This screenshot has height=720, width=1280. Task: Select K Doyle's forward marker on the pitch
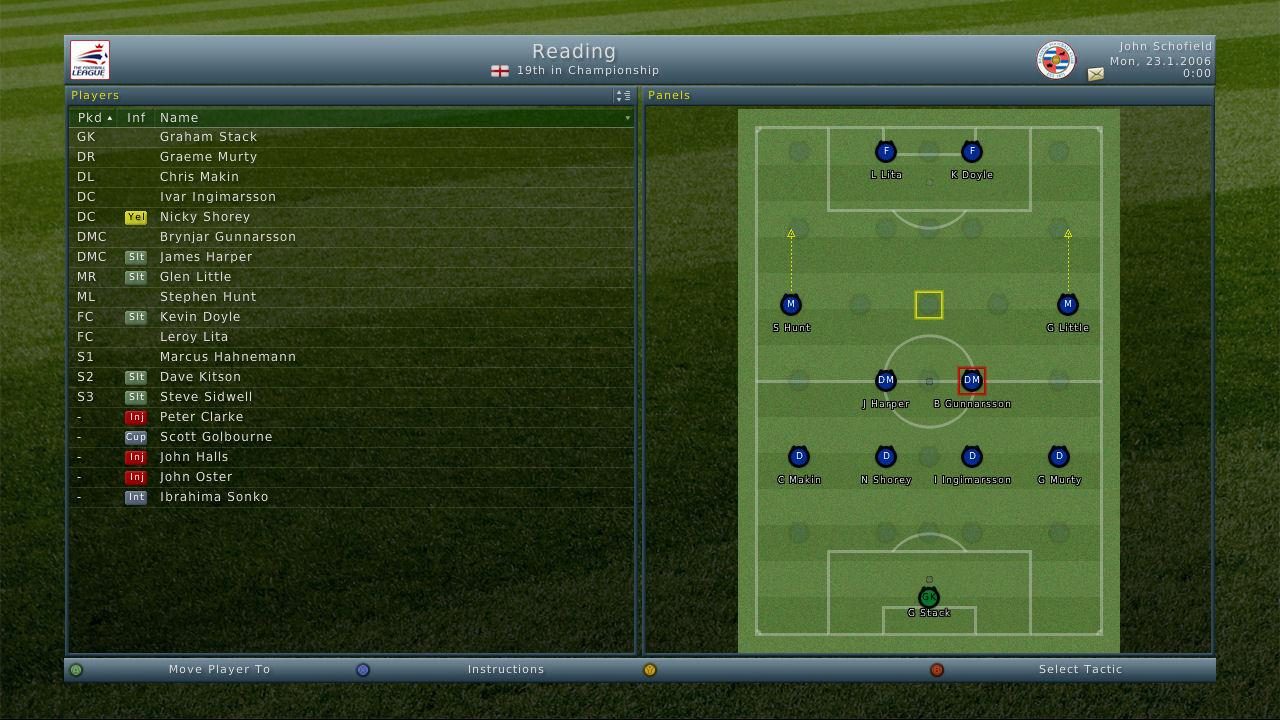click(x=971, y=152)
